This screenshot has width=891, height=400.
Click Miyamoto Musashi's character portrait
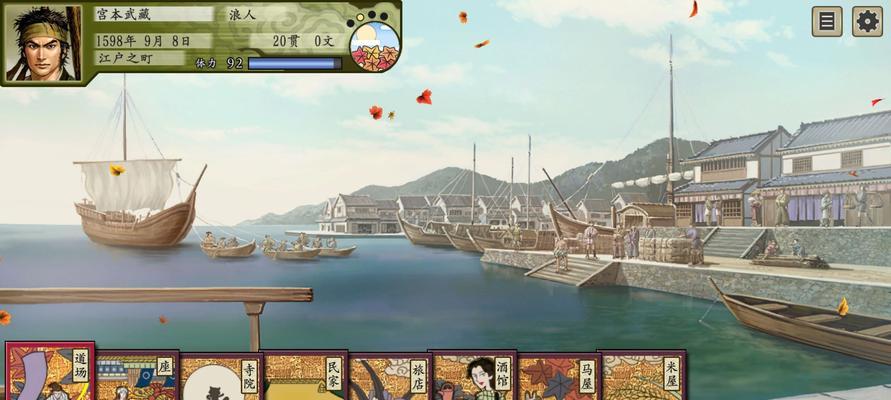[43, 43]
